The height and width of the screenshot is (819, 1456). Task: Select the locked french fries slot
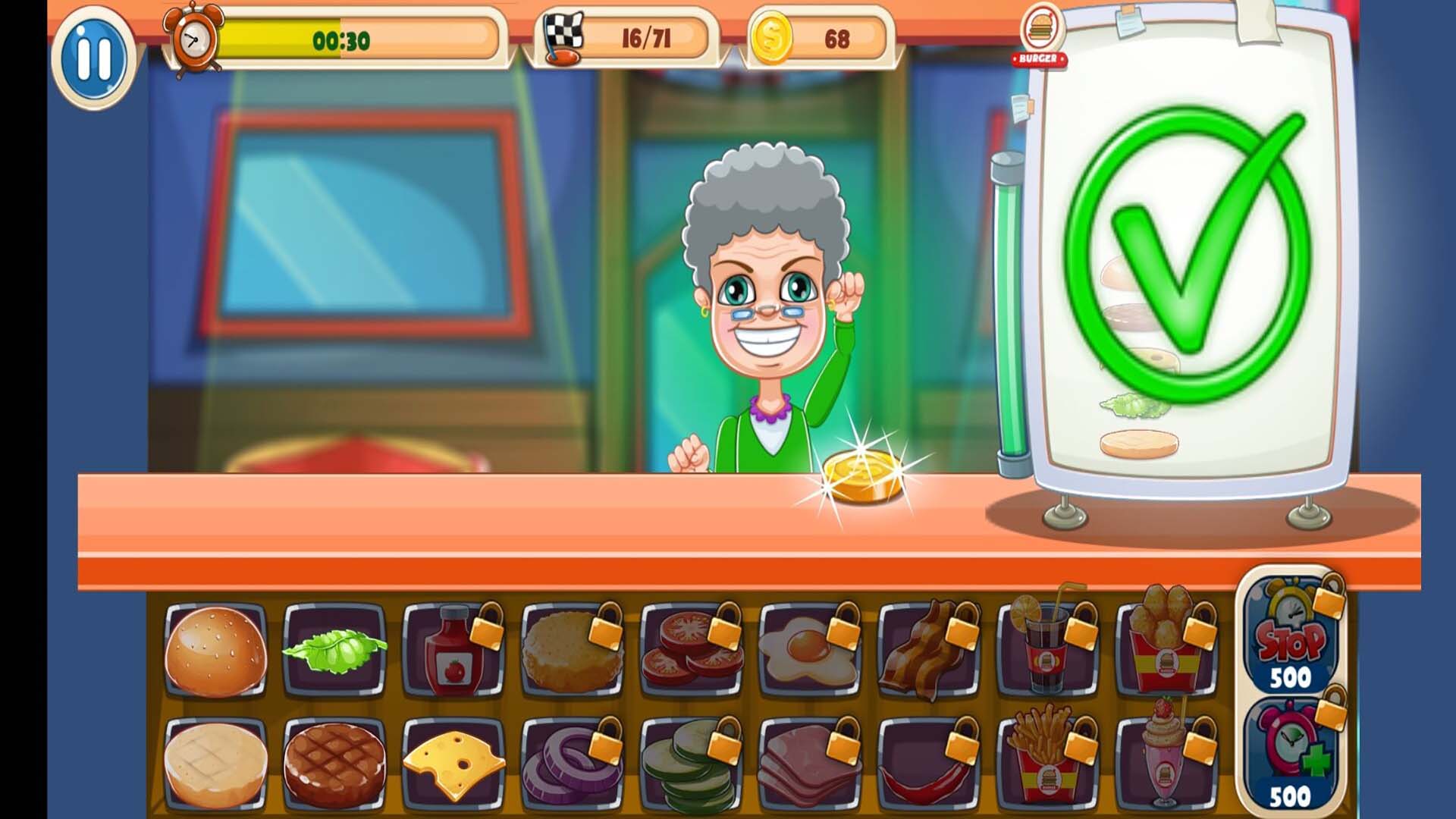coord(1048,764)
